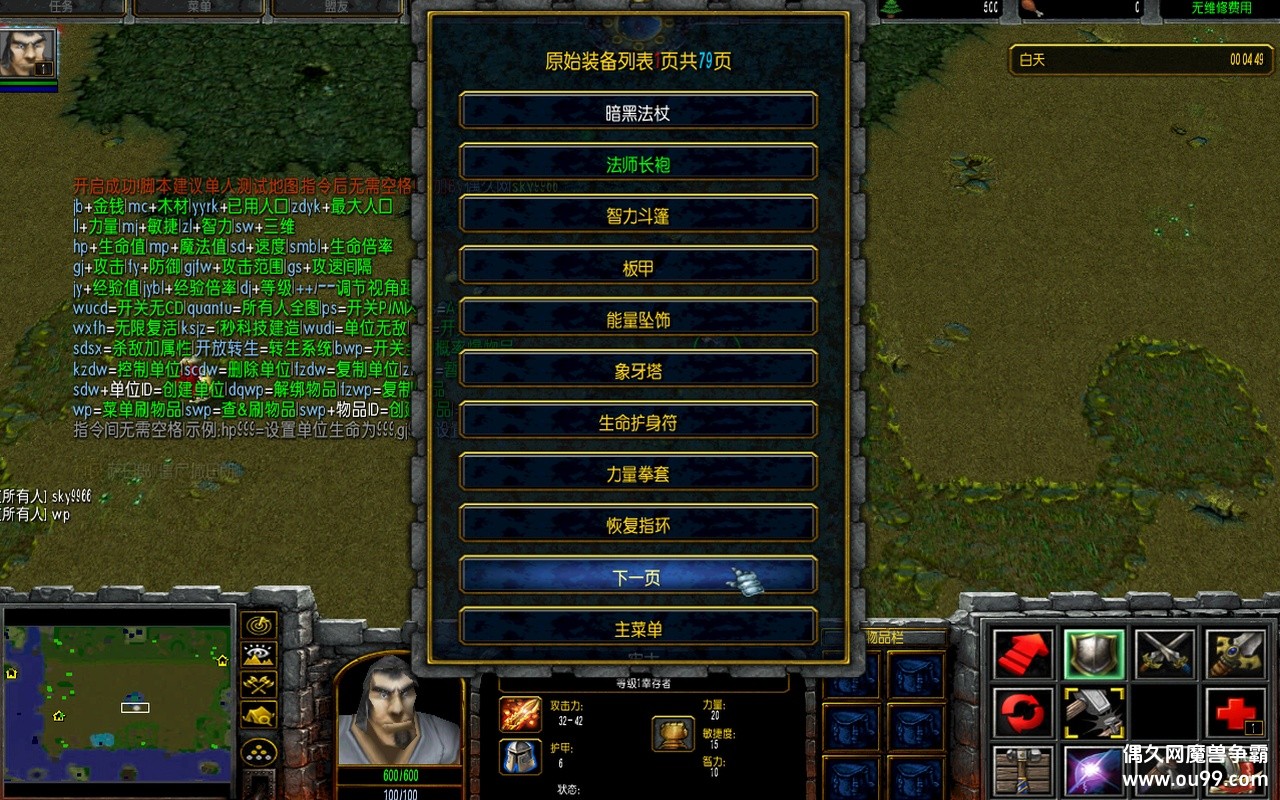Click the wooden hammer item icon

click(x=1023, y=770)
